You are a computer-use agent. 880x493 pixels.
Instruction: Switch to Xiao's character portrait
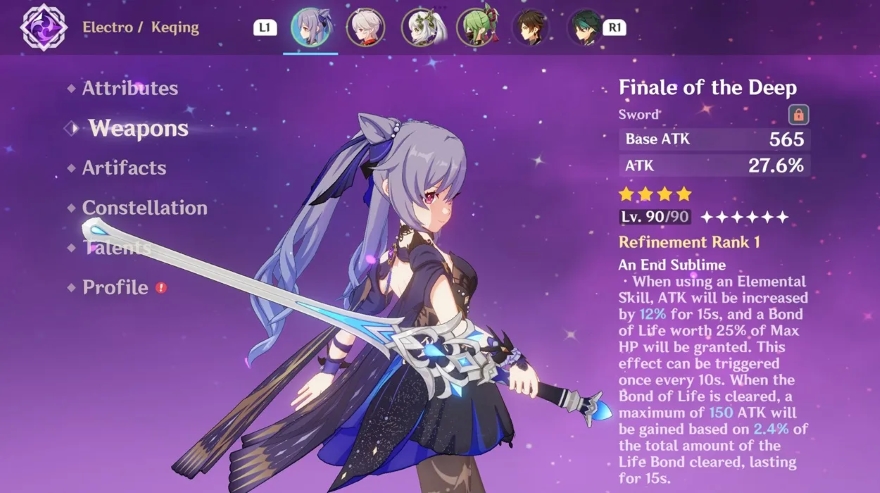(585, 28)
